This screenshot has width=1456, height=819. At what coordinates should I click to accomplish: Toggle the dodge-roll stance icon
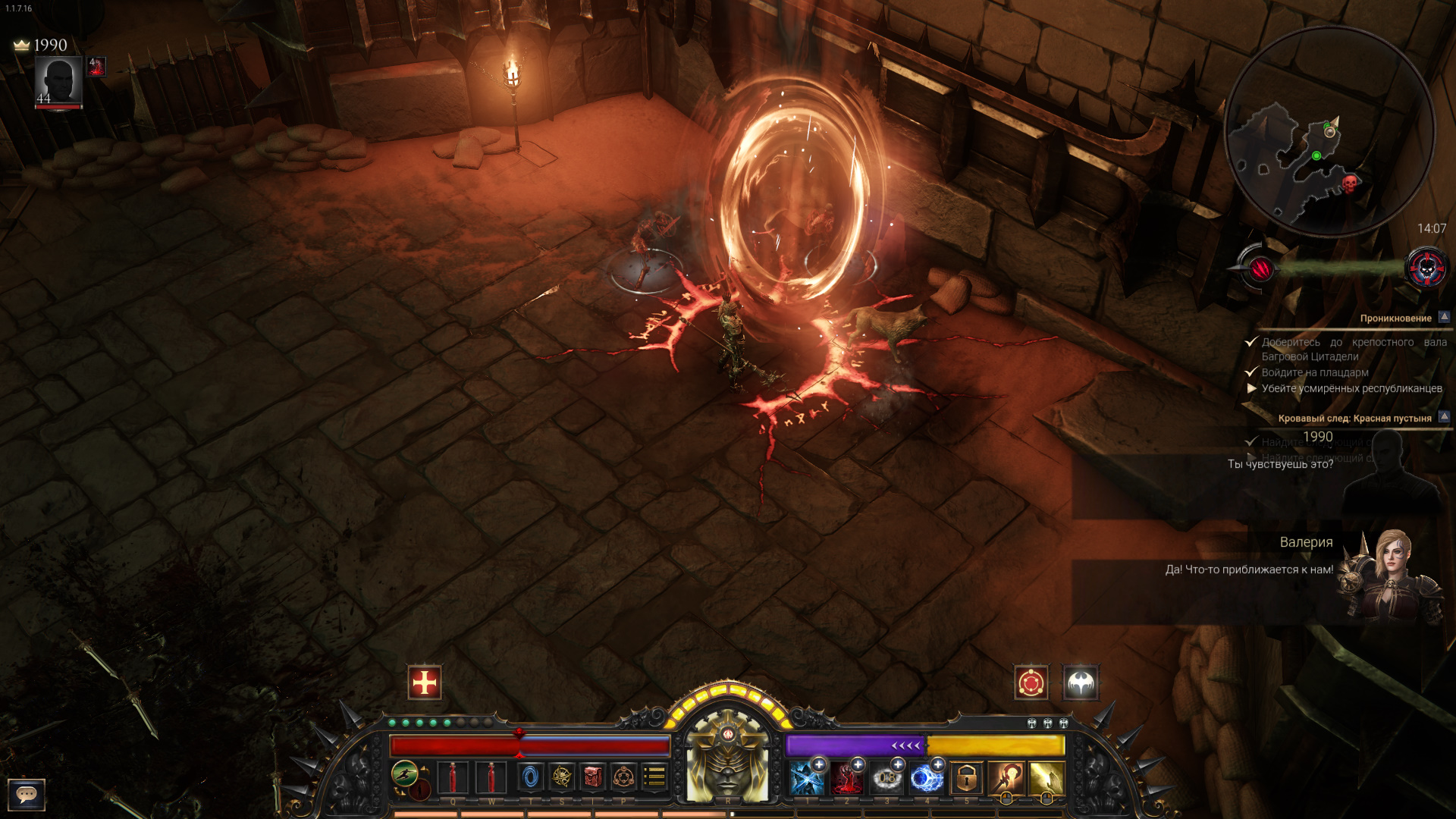(x=405, y=774)
